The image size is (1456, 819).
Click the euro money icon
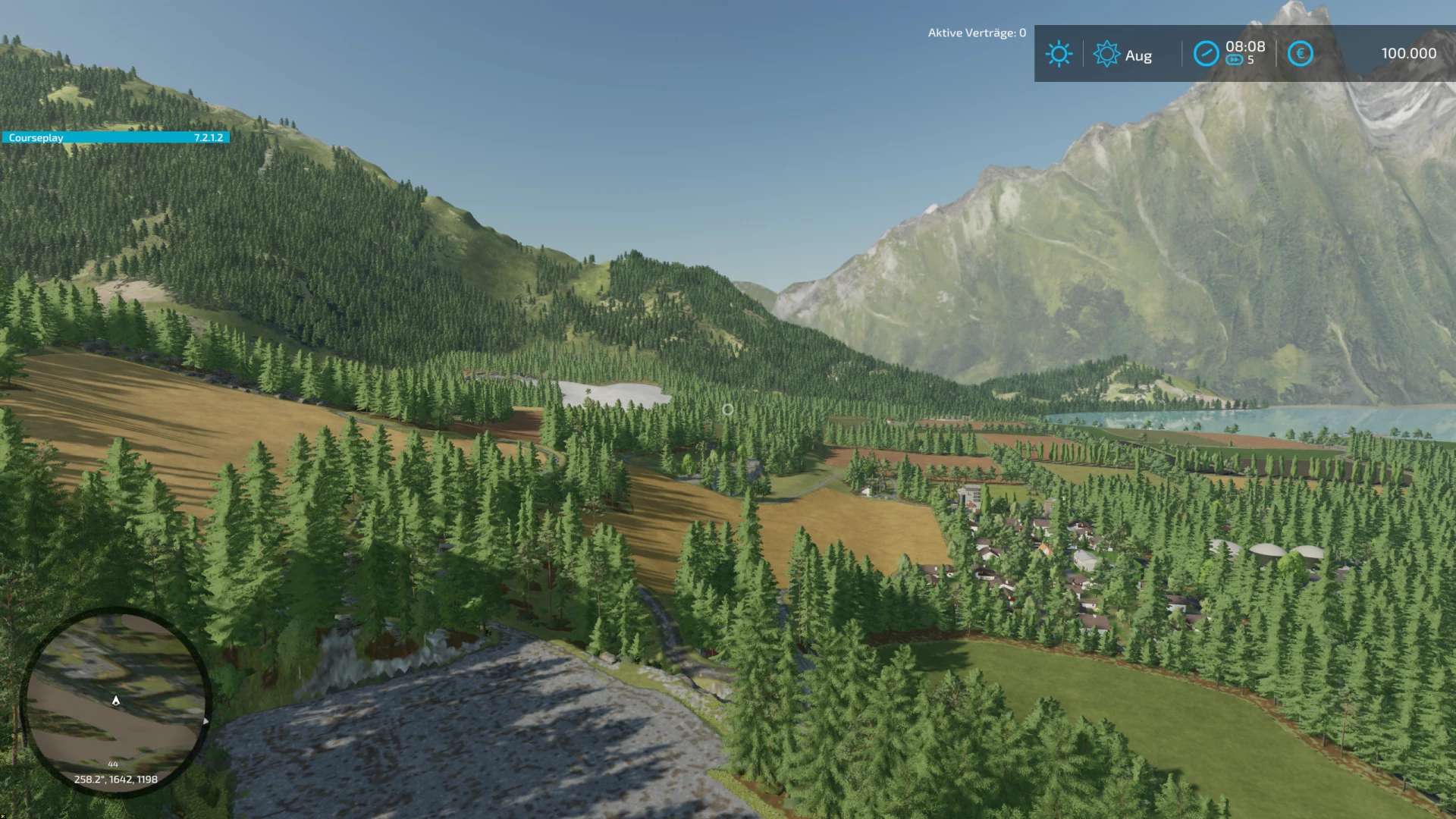tap(1300, 54)
